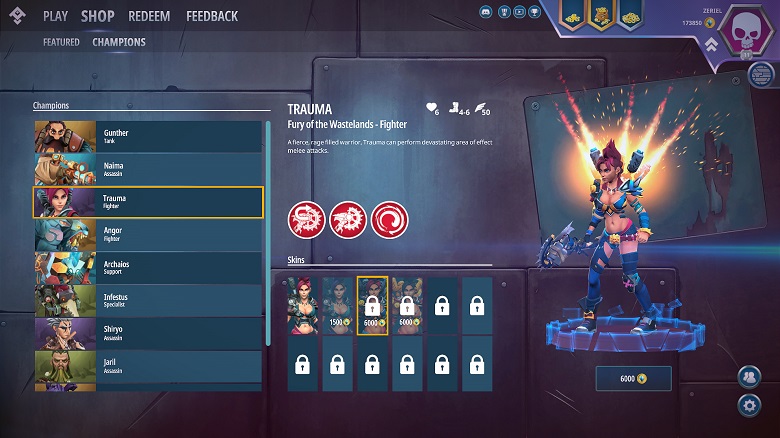This screenshot has height=438, width=780.
Task: Open the Discord link icon
Action: (x=485, y=12)
